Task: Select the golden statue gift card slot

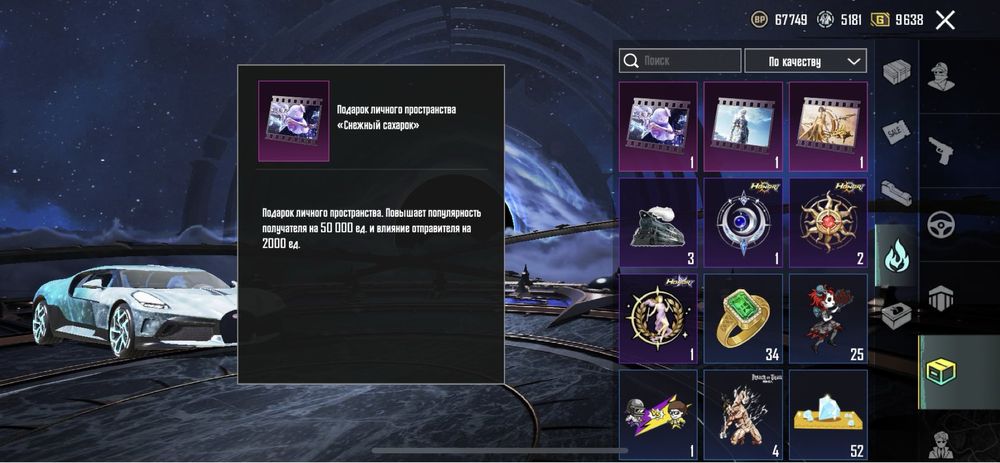Action: coord(828,126)
